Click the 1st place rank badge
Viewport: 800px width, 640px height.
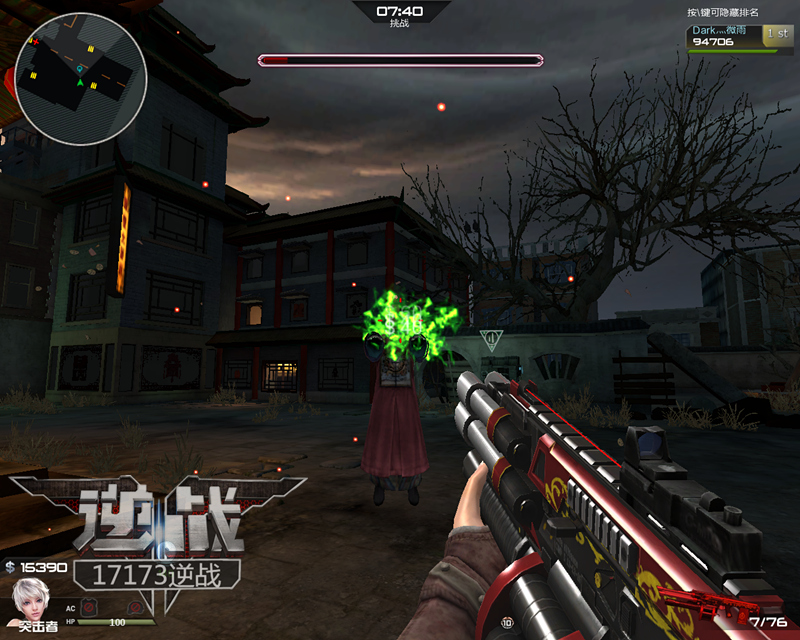[x=776, y=33]
